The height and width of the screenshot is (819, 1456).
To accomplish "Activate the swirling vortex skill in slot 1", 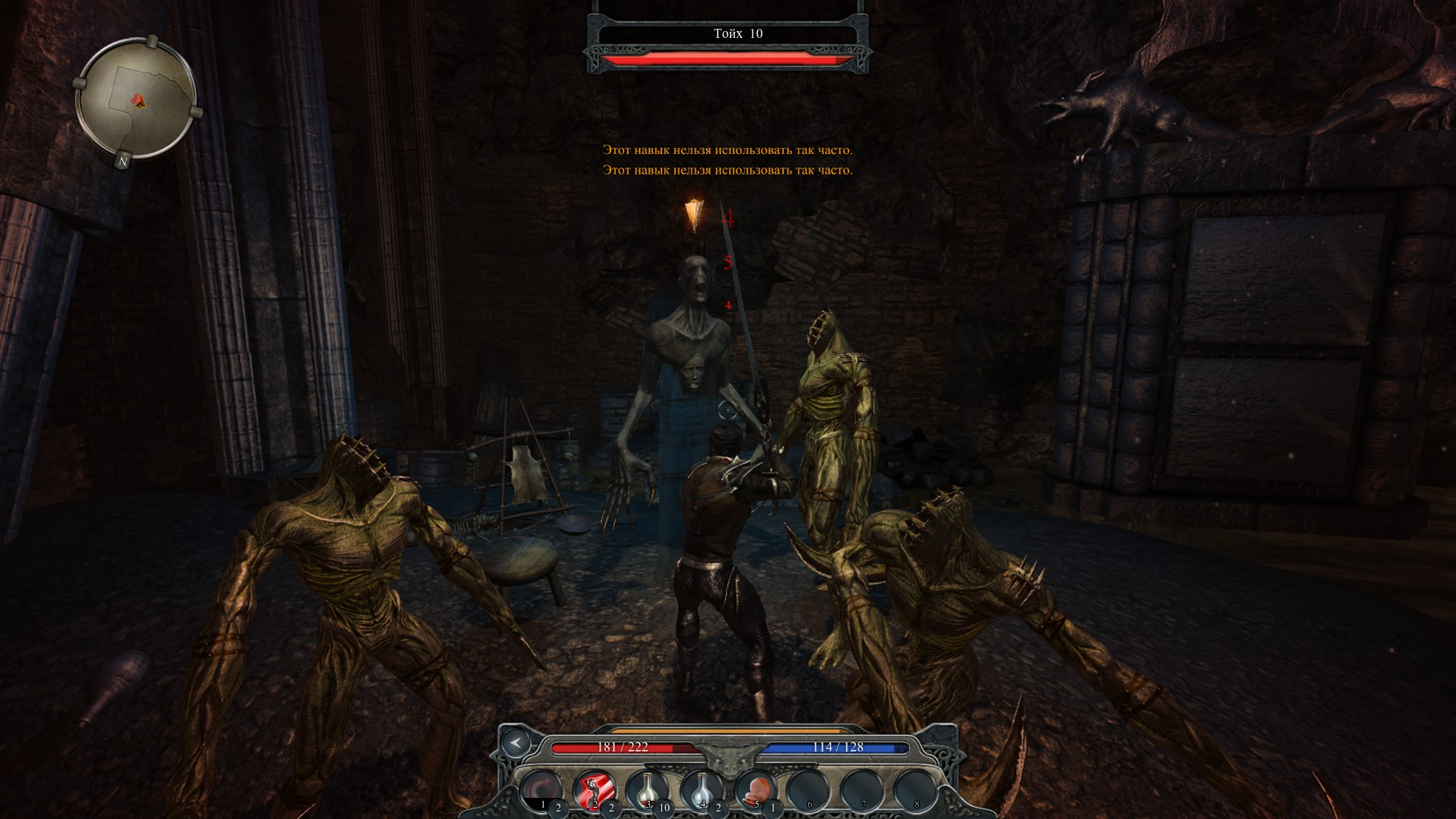I will (x=541, y=792).
